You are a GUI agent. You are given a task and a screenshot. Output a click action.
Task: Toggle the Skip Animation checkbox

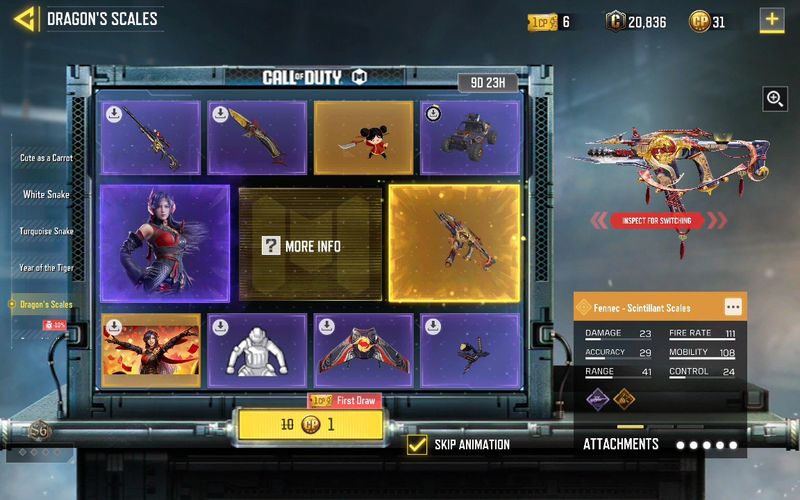pos(418,444)
